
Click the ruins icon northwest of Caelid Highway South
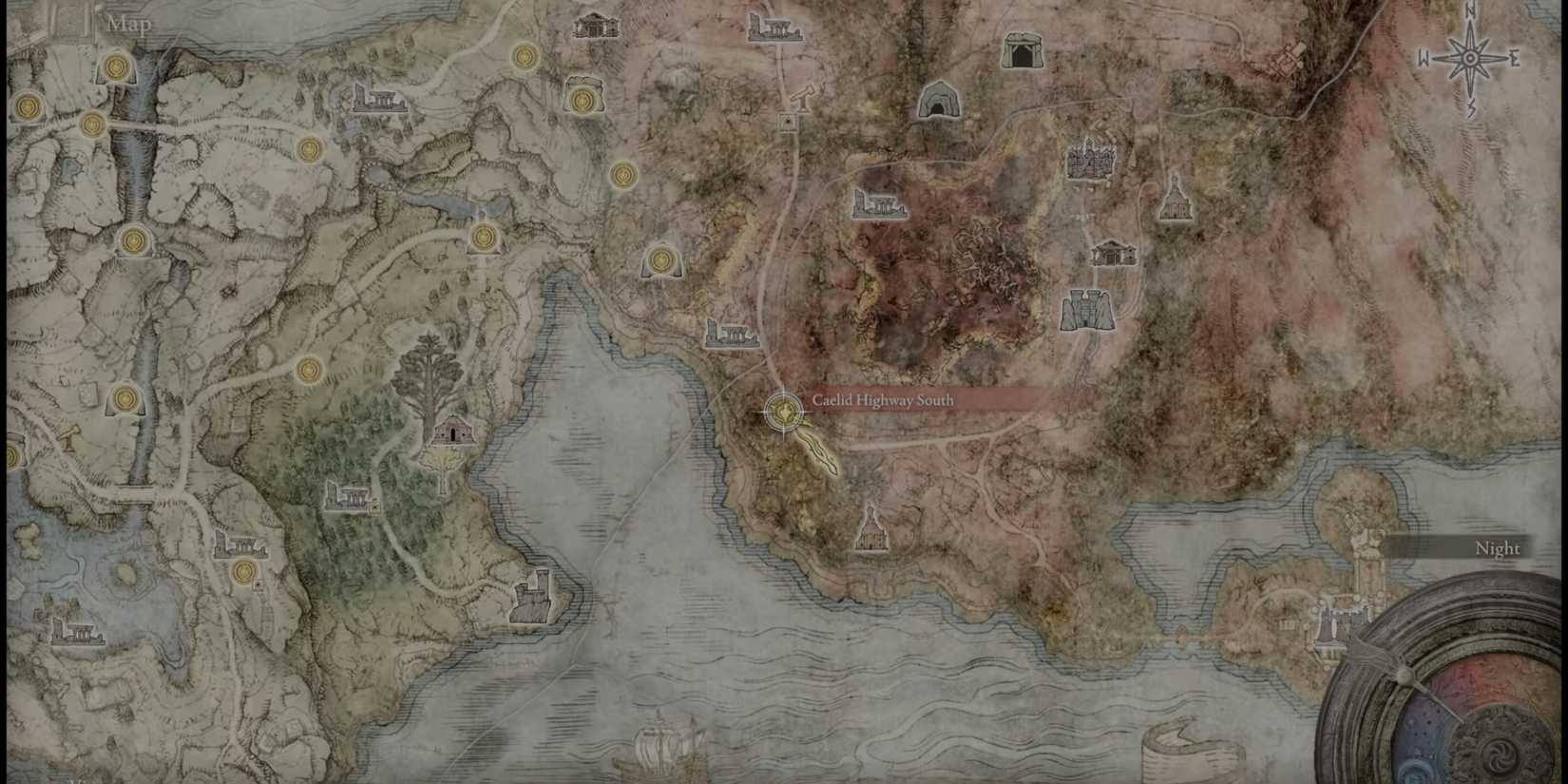pyautogui.click(x=732, y=333)
